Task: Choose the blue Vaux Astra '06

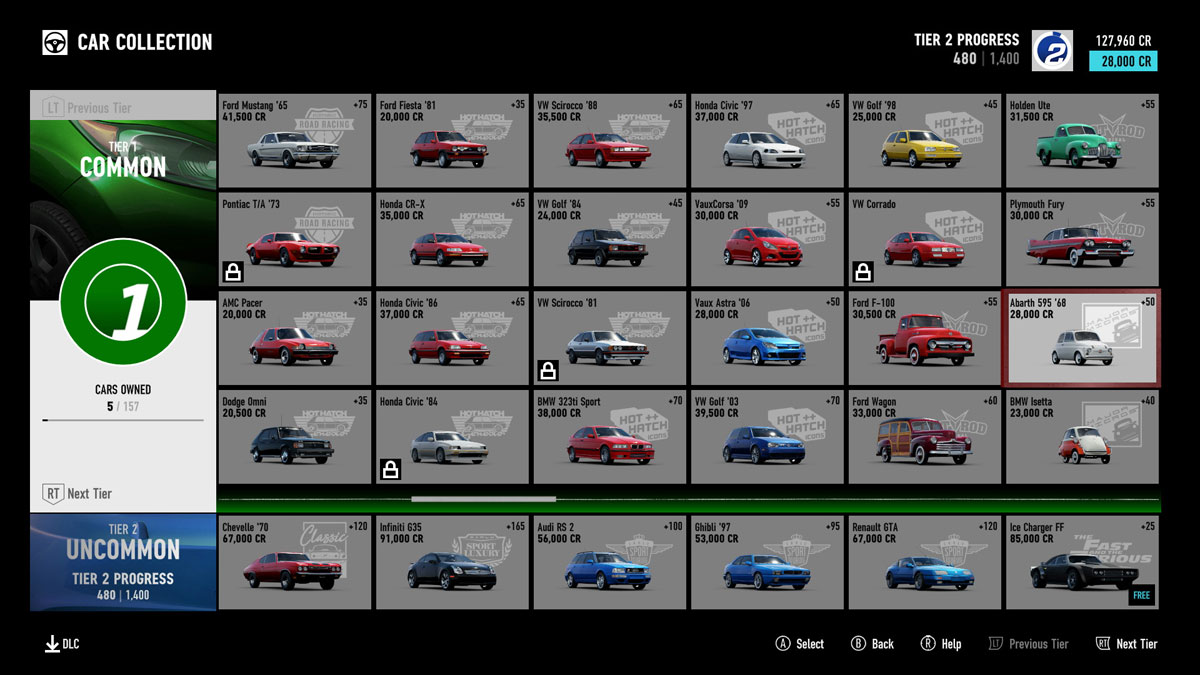Action: click(767, 338)
